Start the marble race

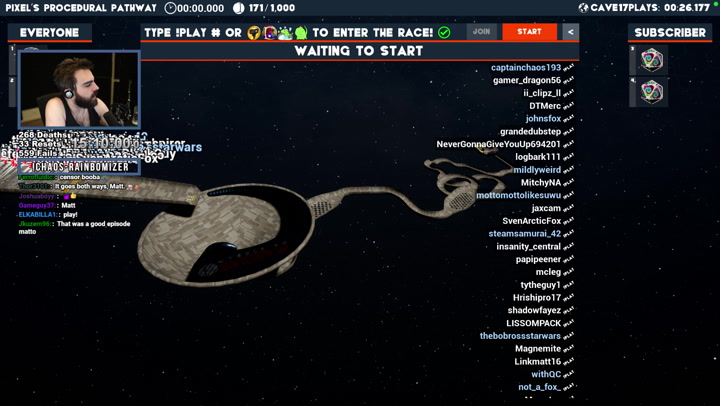pos(529,32)
